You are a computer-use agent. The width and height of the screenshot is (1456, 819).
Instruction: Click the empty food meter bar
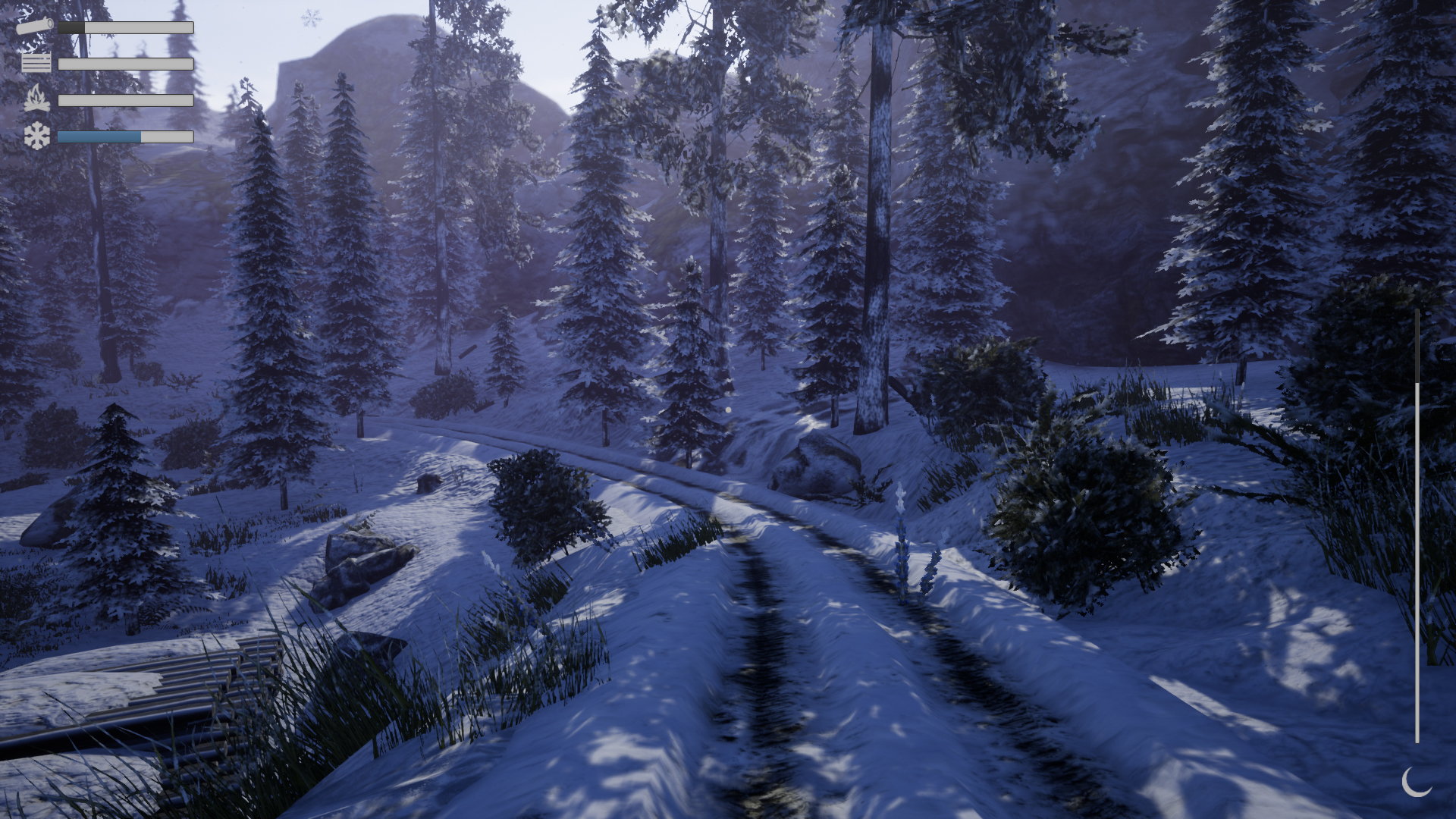125,64
